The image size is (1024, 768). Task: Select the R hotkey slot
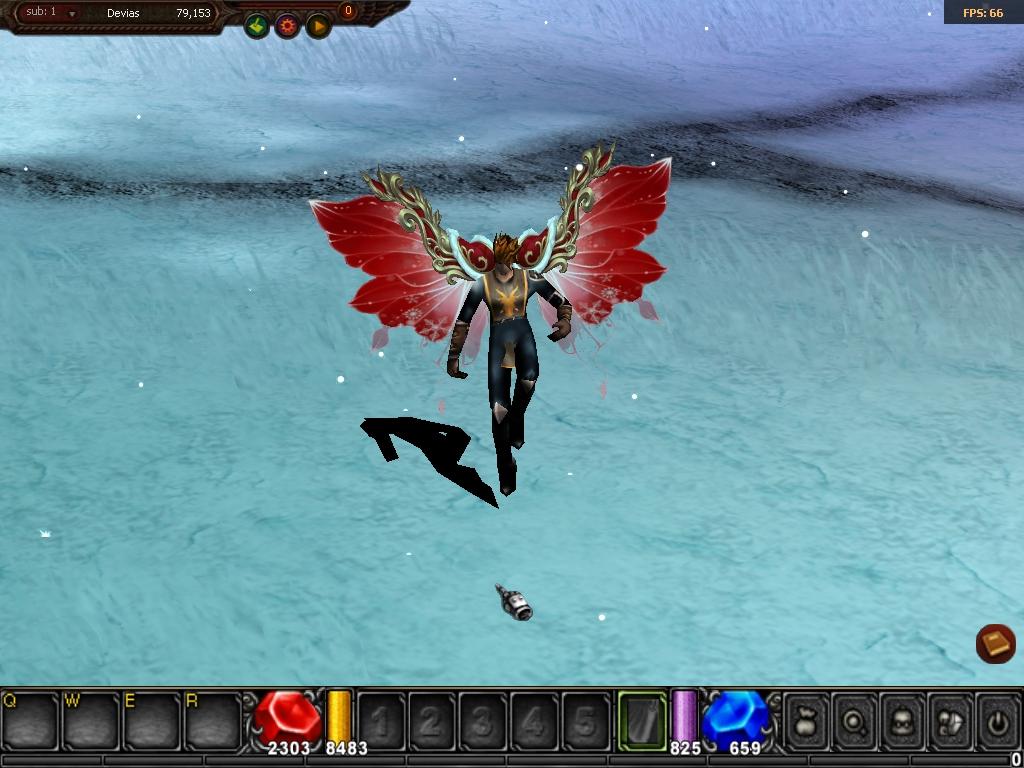pyautogui.click(x=214, y=720)
